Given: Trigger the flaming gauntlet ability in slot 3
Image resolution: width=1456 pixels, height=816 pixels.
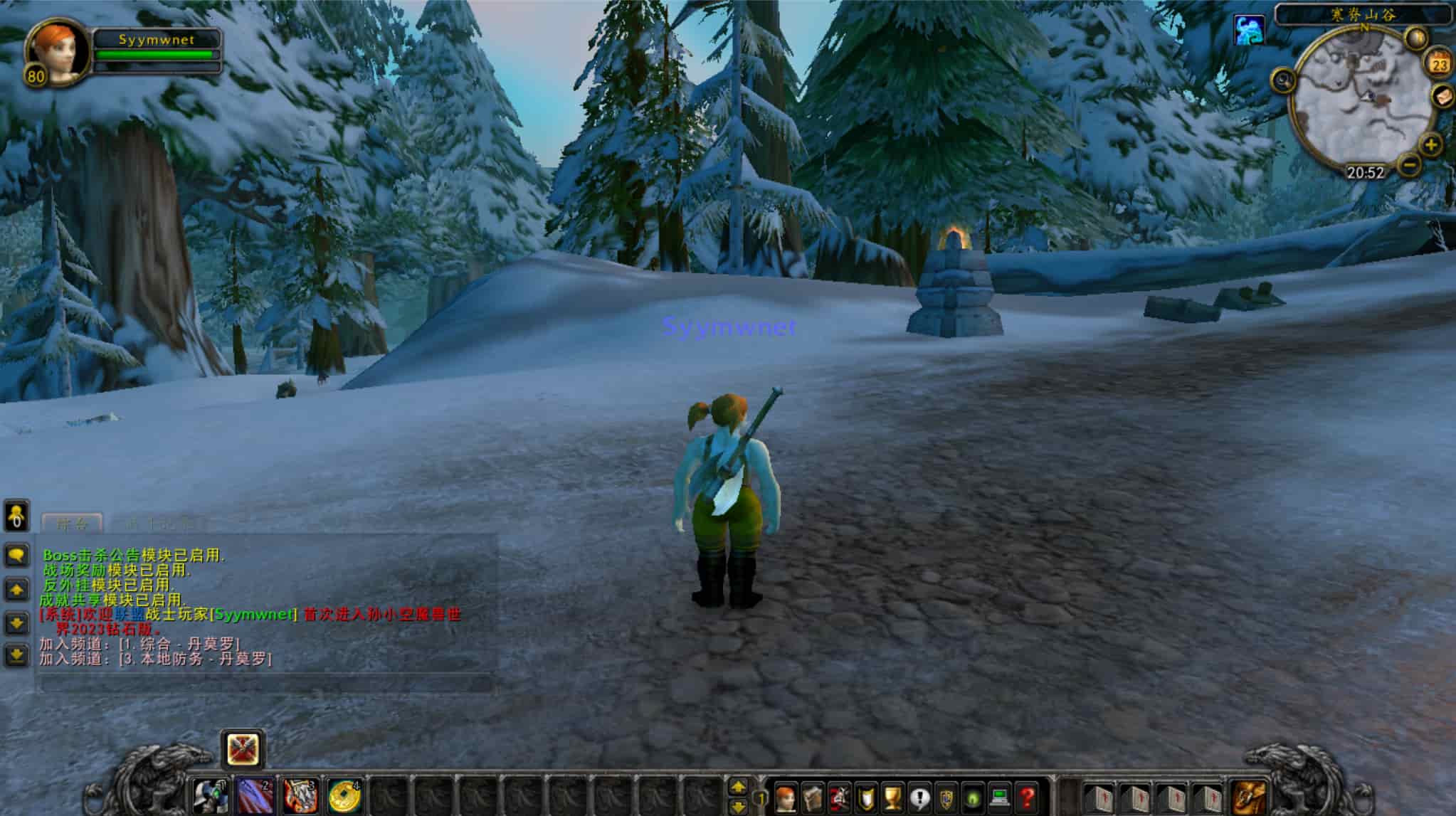Looking at the screenshot, I should coord(300,796).
